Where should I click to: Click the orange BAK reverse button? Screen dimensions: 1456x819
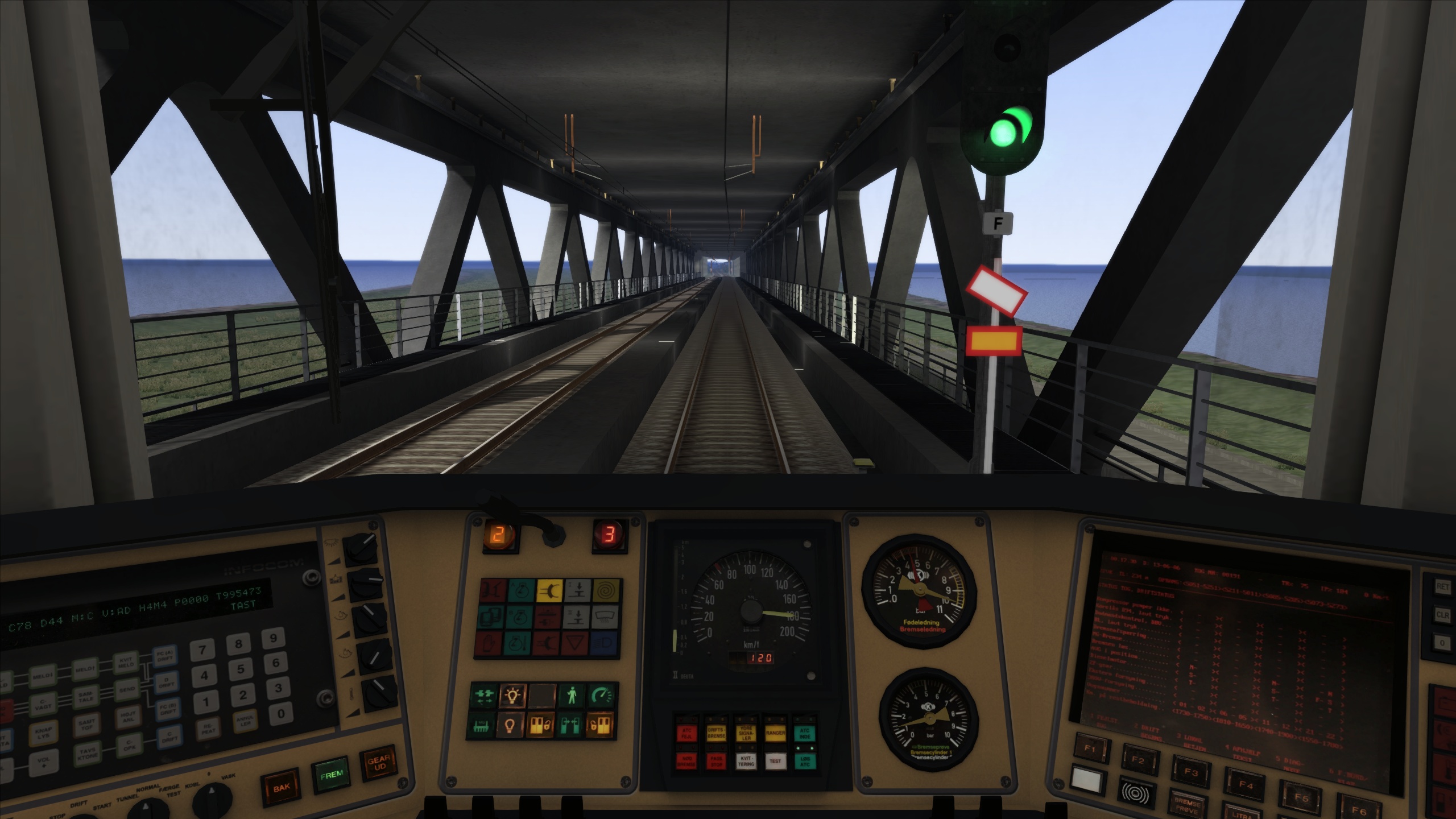[x=282, y=788]
